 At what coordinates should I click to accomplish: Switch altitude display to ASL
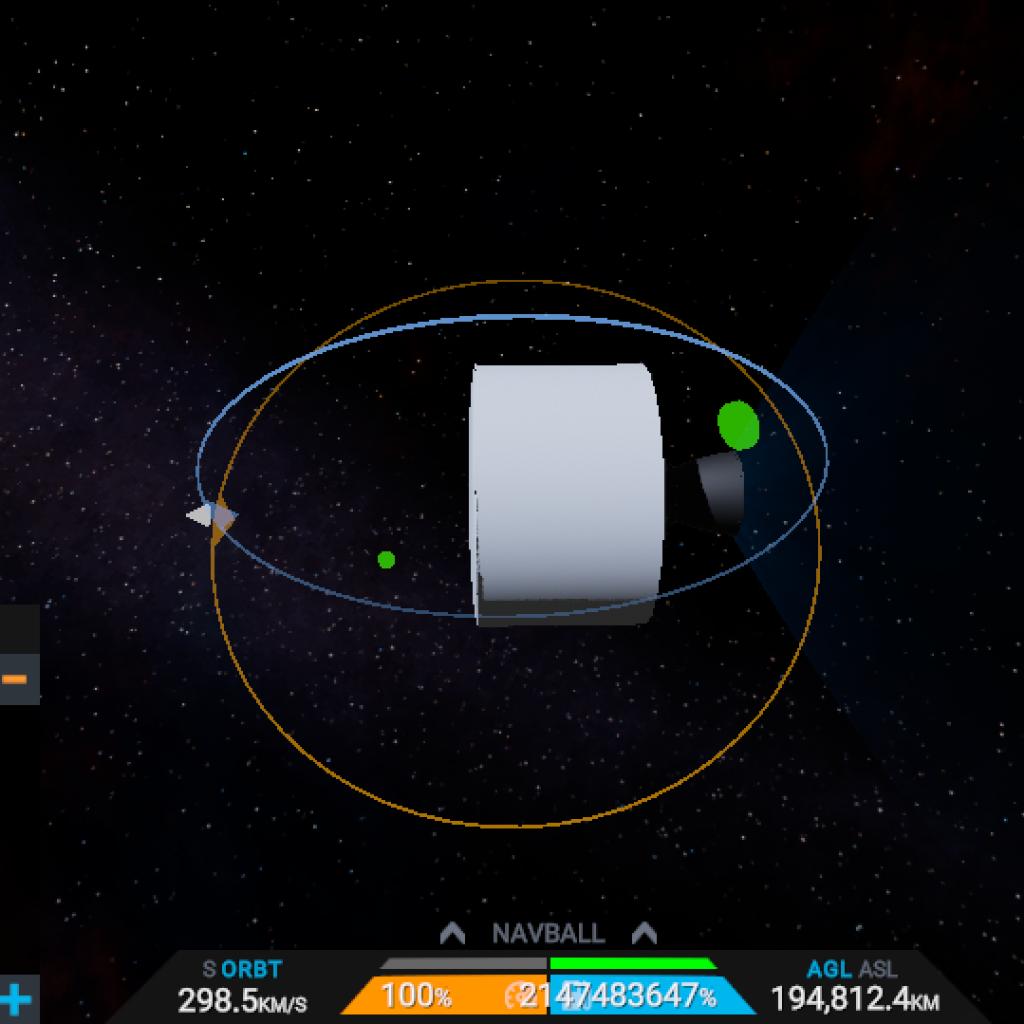pos(877,969)
